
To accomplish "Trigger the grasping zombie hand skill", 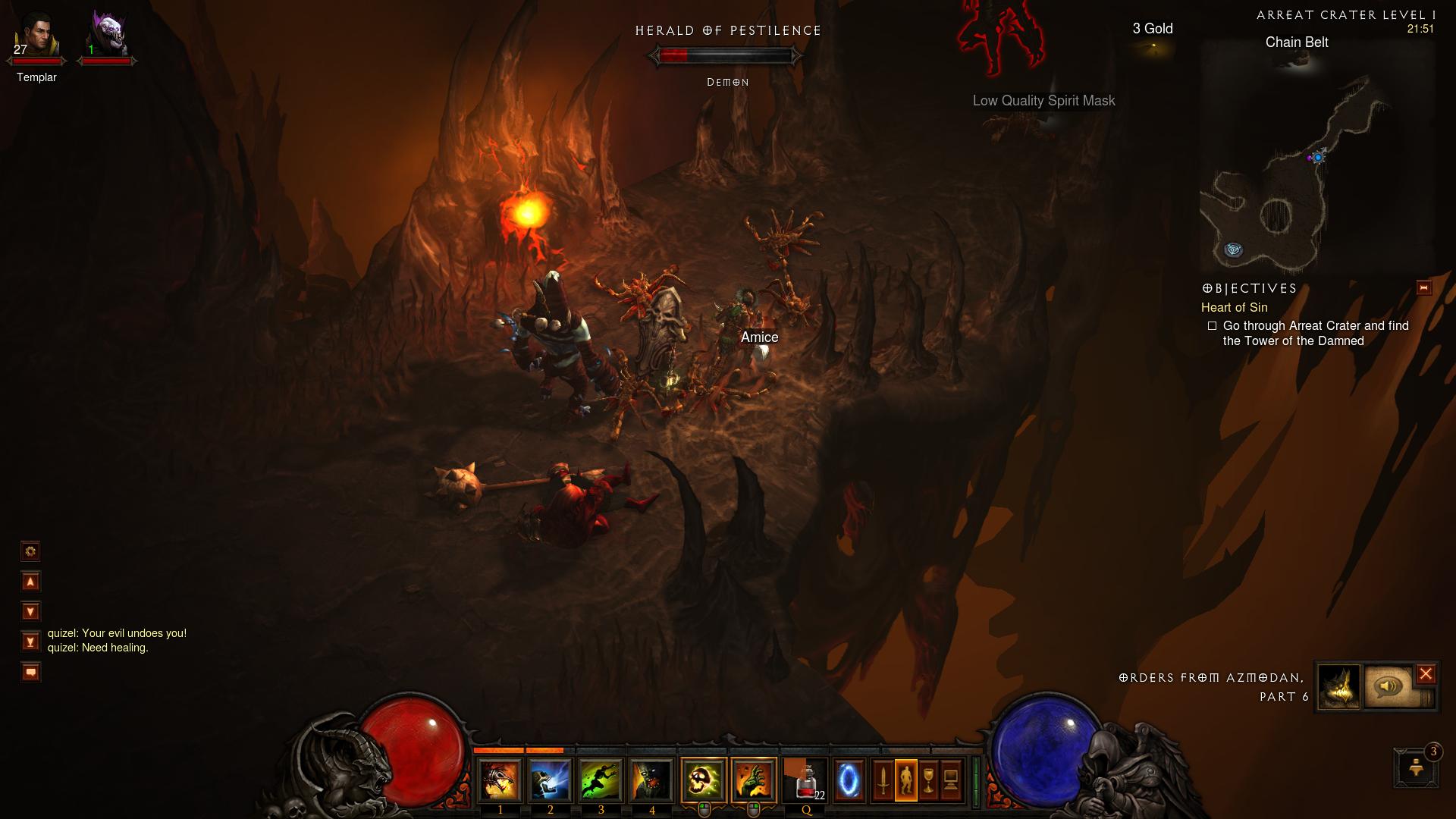I will tap(754, 780).
